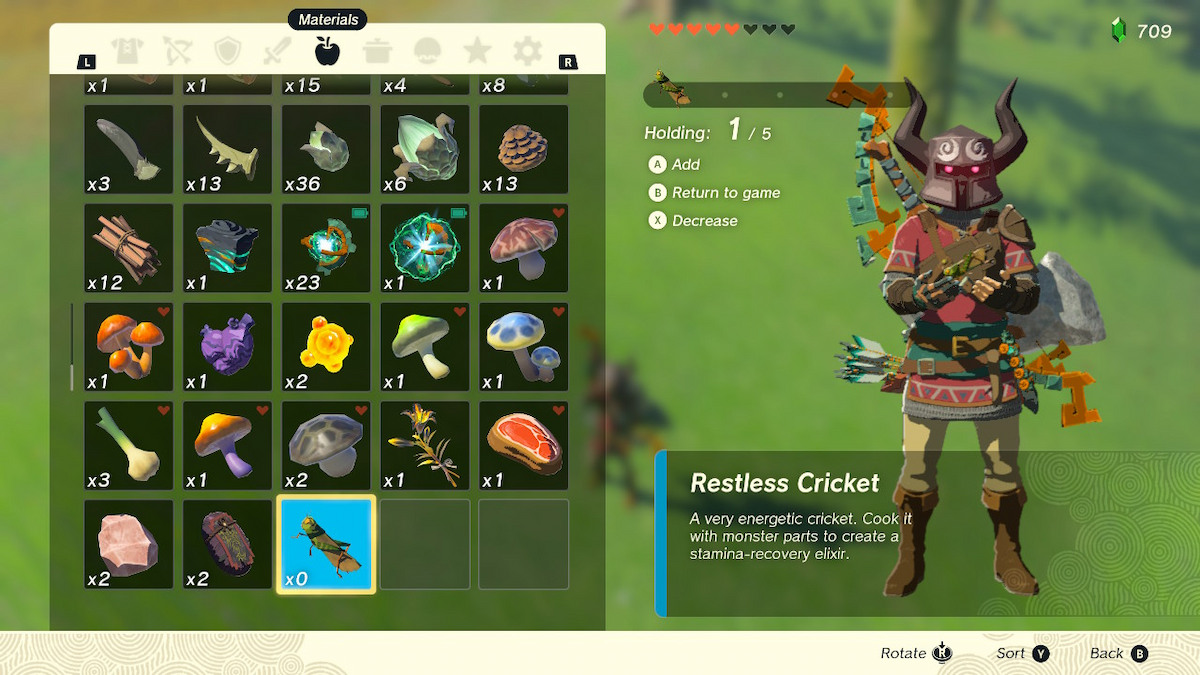Select the white and green bulb slot

128,446
